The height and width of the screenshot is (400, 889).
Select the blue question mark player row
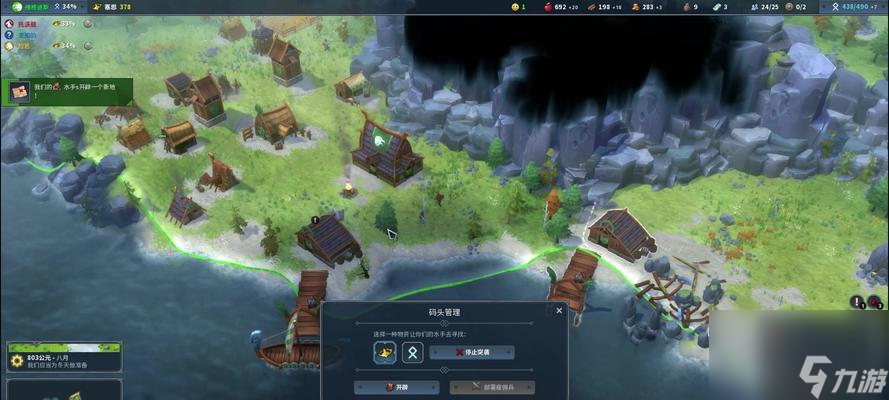(30, 34)
